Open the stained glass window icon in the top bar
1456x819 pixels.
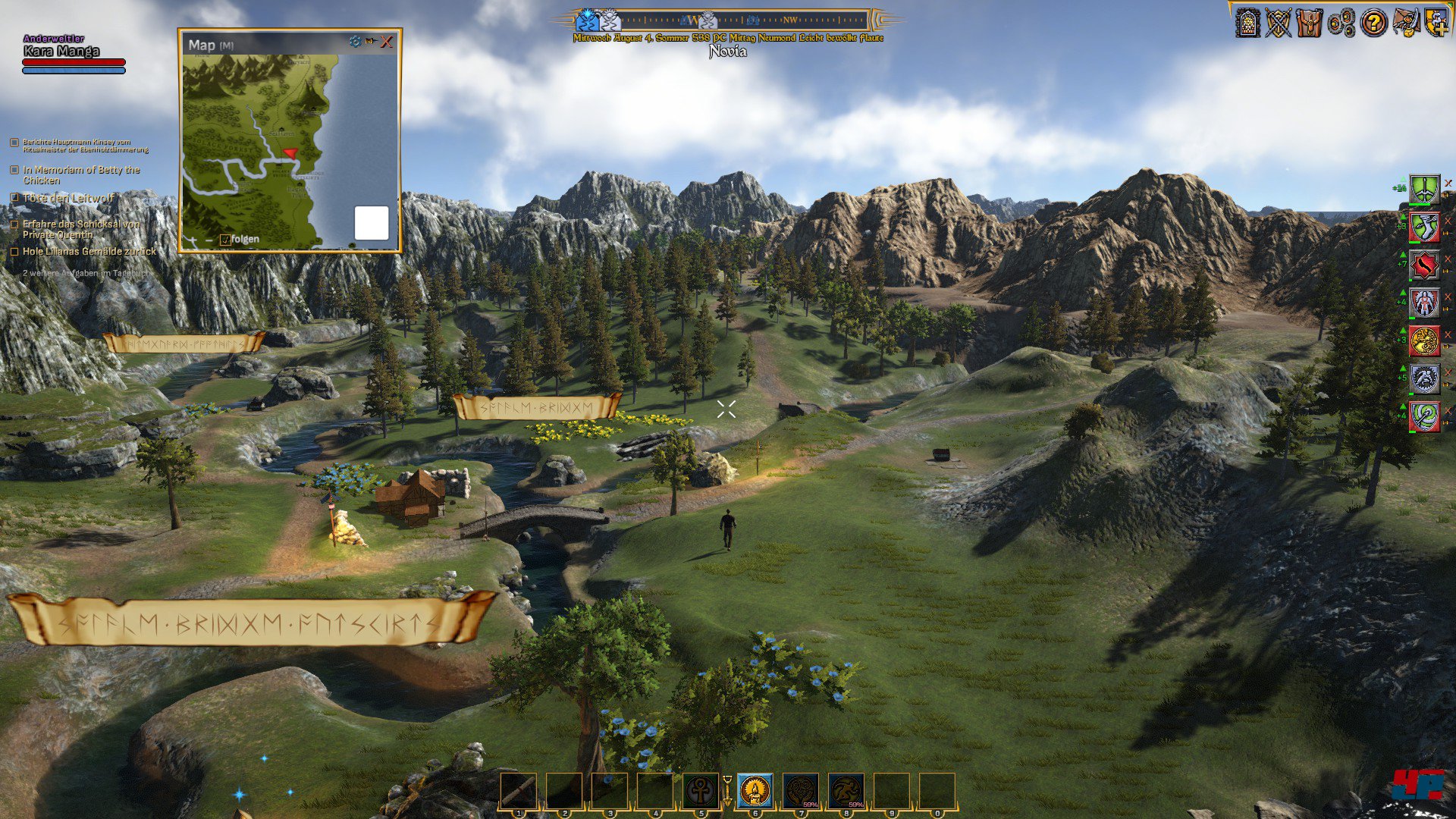(1247, 23)
